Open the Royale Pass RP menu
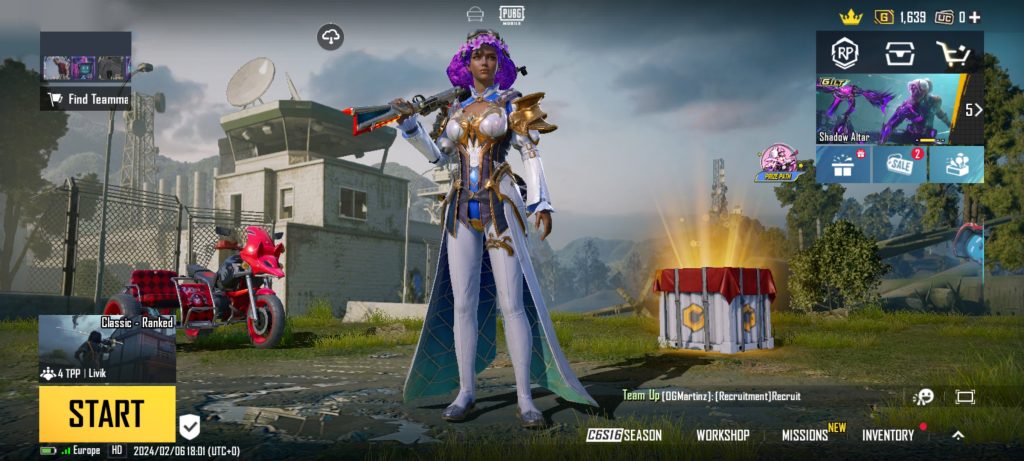Viewport: 1024px width, 461px height. point(846,53)
